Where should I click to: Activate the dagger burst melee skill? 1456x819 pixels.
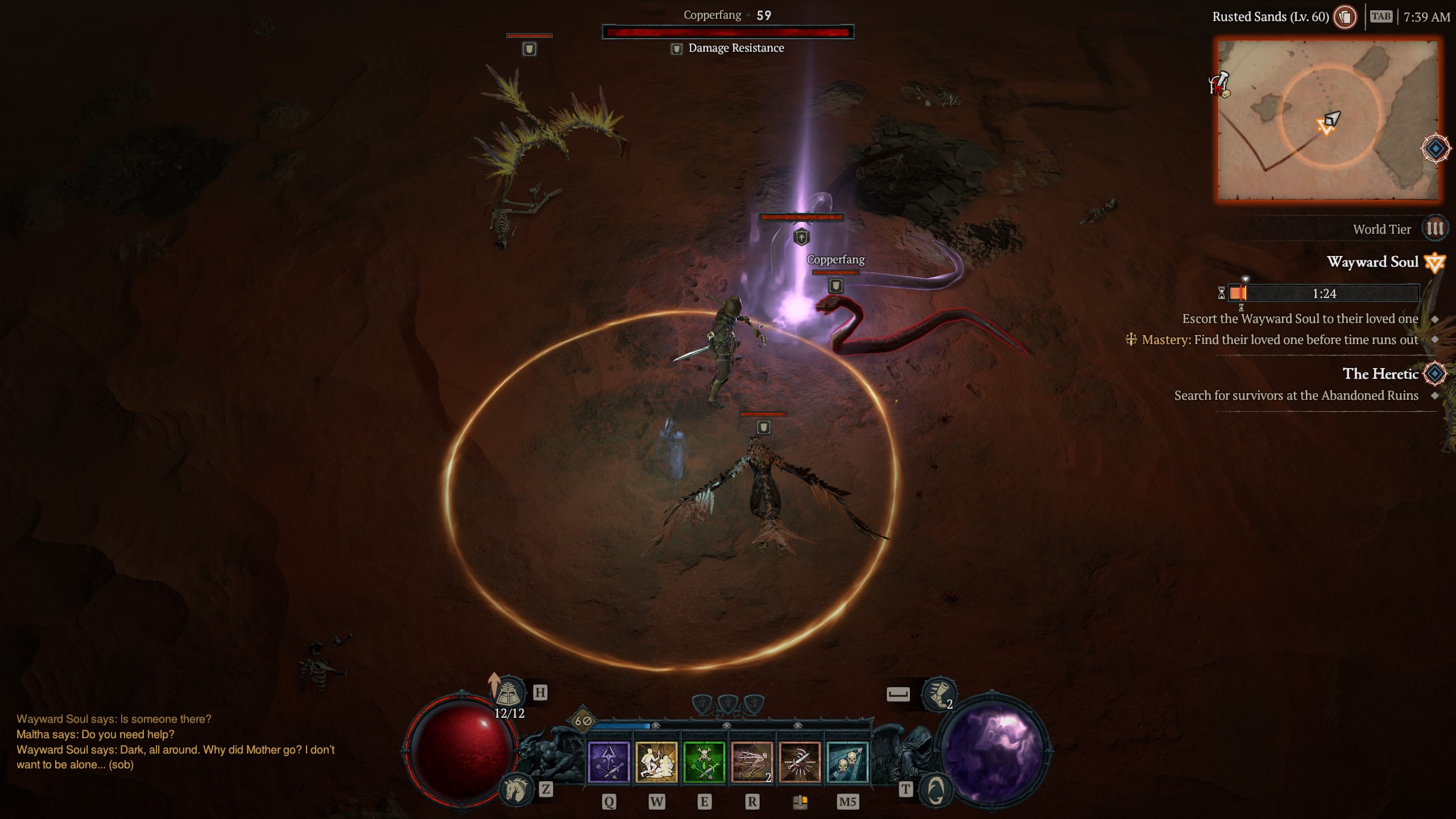(x=800, y=762)
